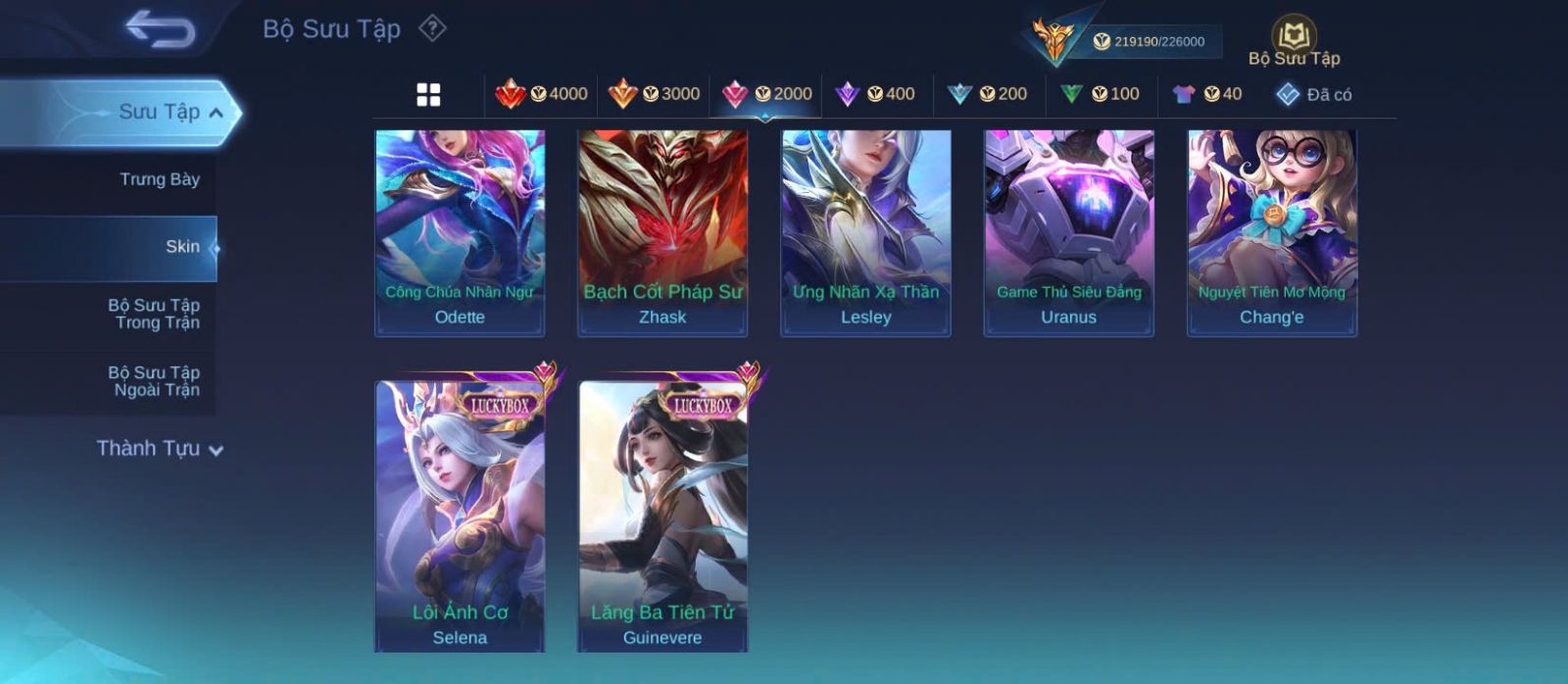Select the Skin menu entry
The height and width of the screenshot is (684, 1568).
click(182, 247)
